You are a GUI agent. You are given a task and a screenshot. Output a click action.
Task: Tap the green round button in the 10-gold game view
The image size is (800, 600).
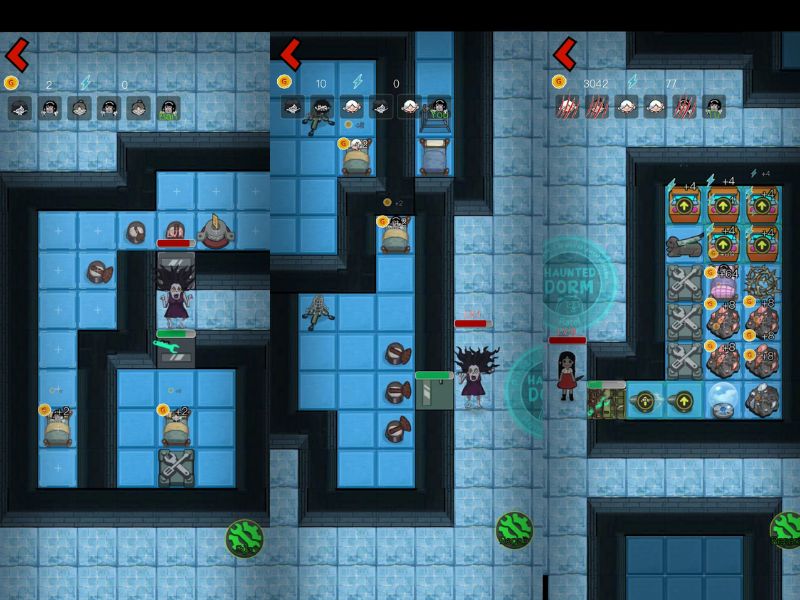514,530
